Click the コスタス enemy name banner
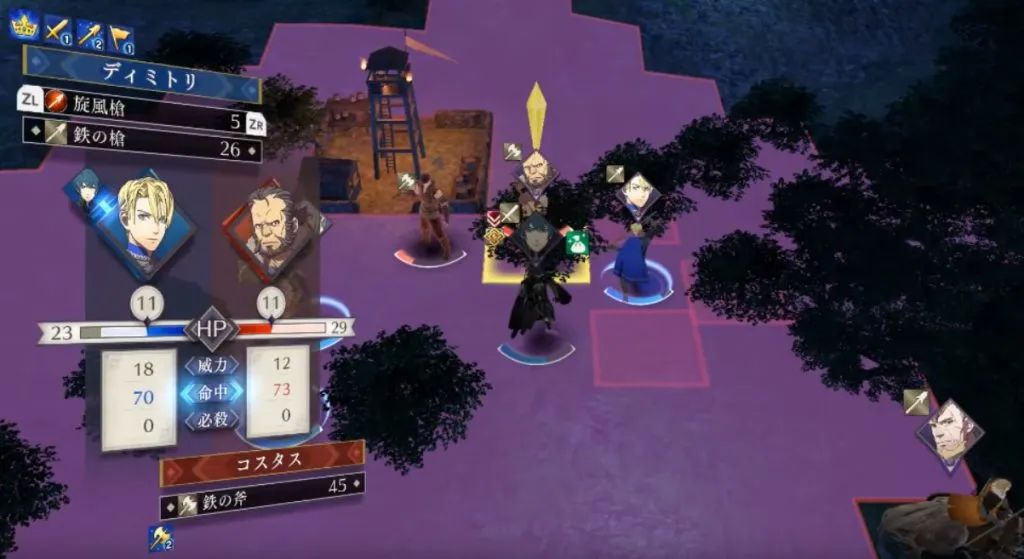This screenshot has width=1024, height=559. (262, 463)
